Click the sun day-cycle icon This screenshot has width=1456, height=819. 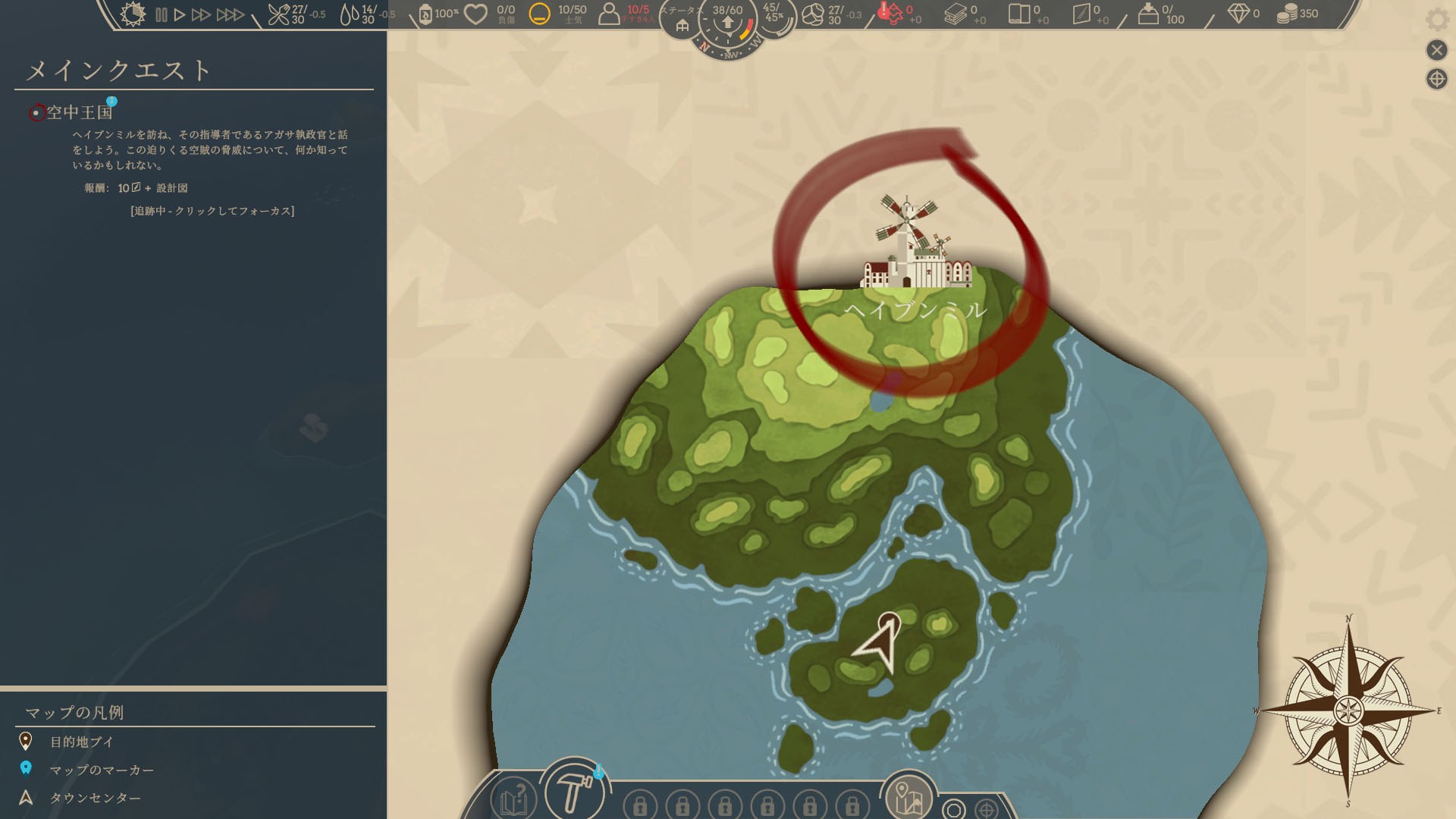(133, 14)
